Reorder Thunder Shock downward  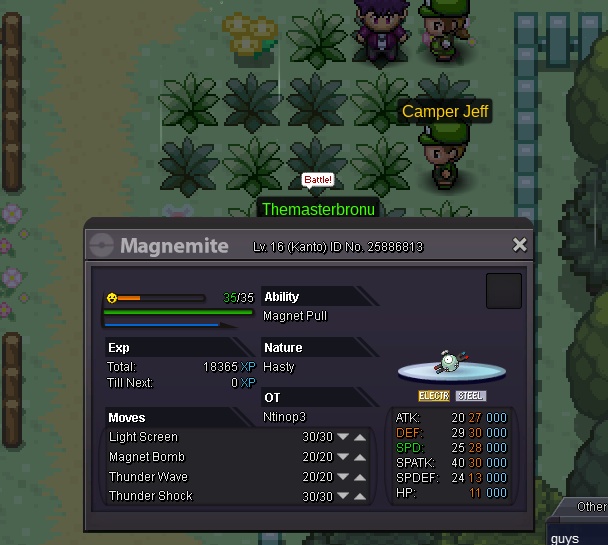344,496
